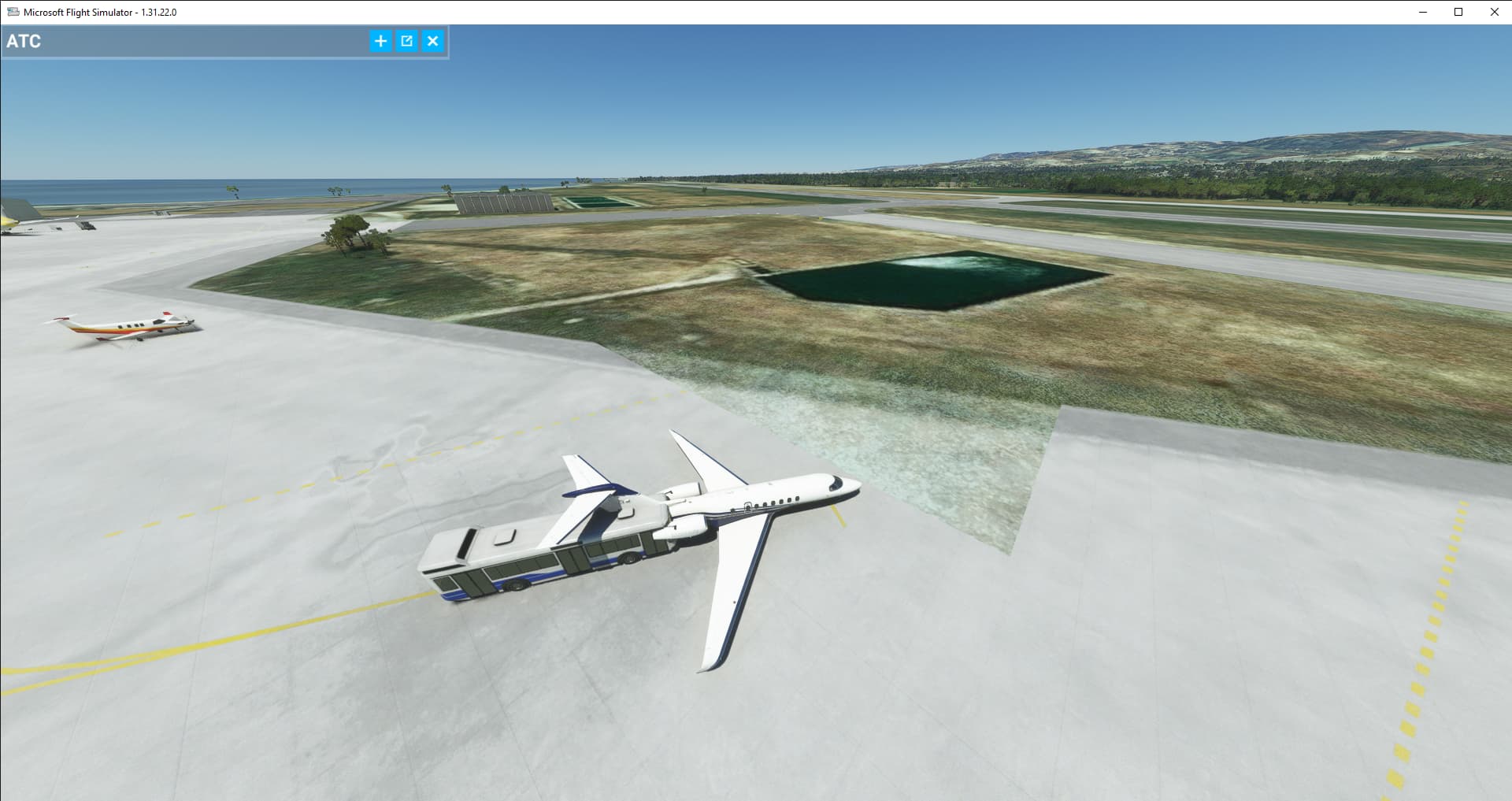Restore down the game window
1512x801 pixels.
[1458, 12]
